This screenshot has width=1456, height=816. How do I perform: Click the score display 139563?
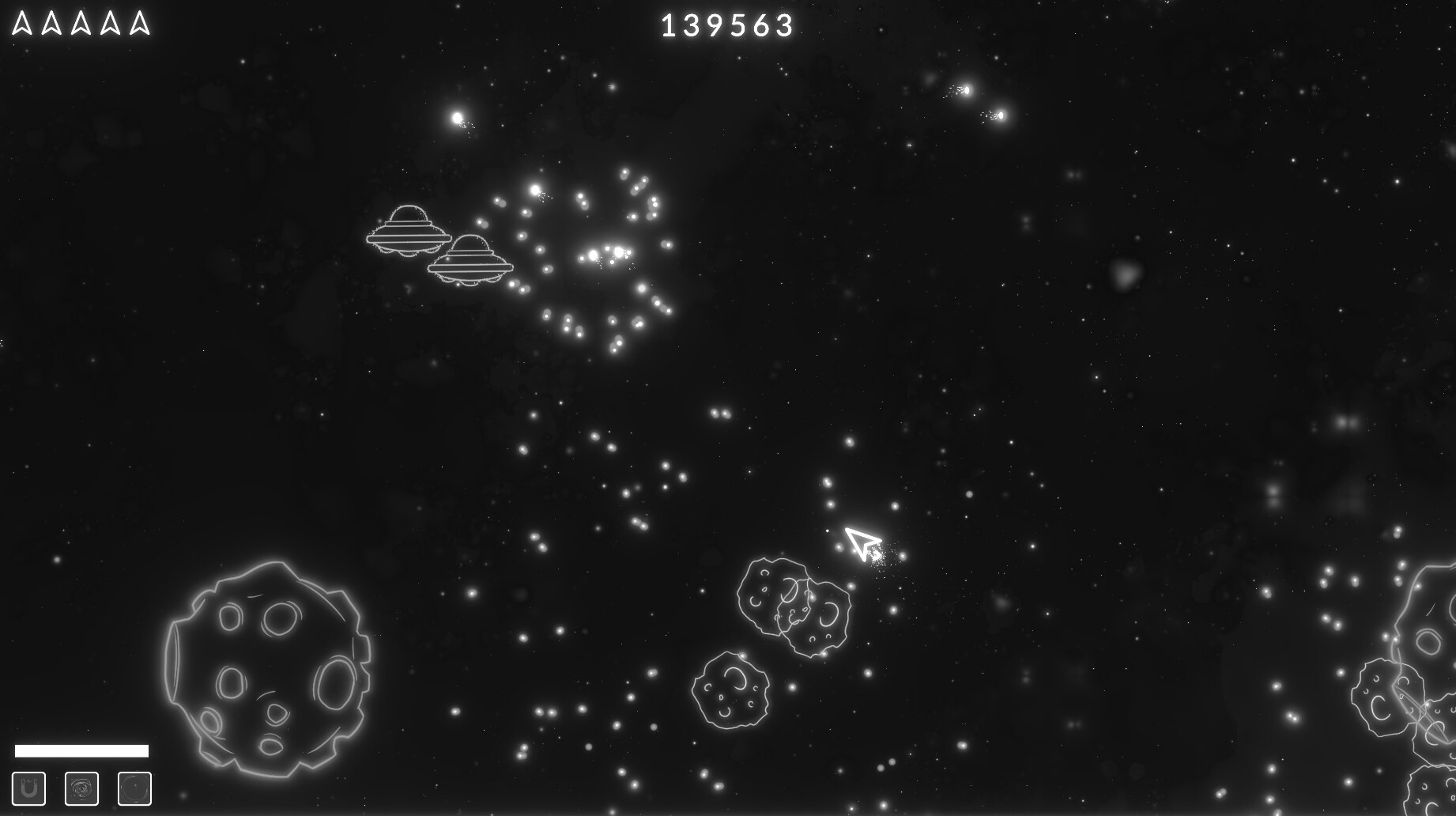[725, 24]
